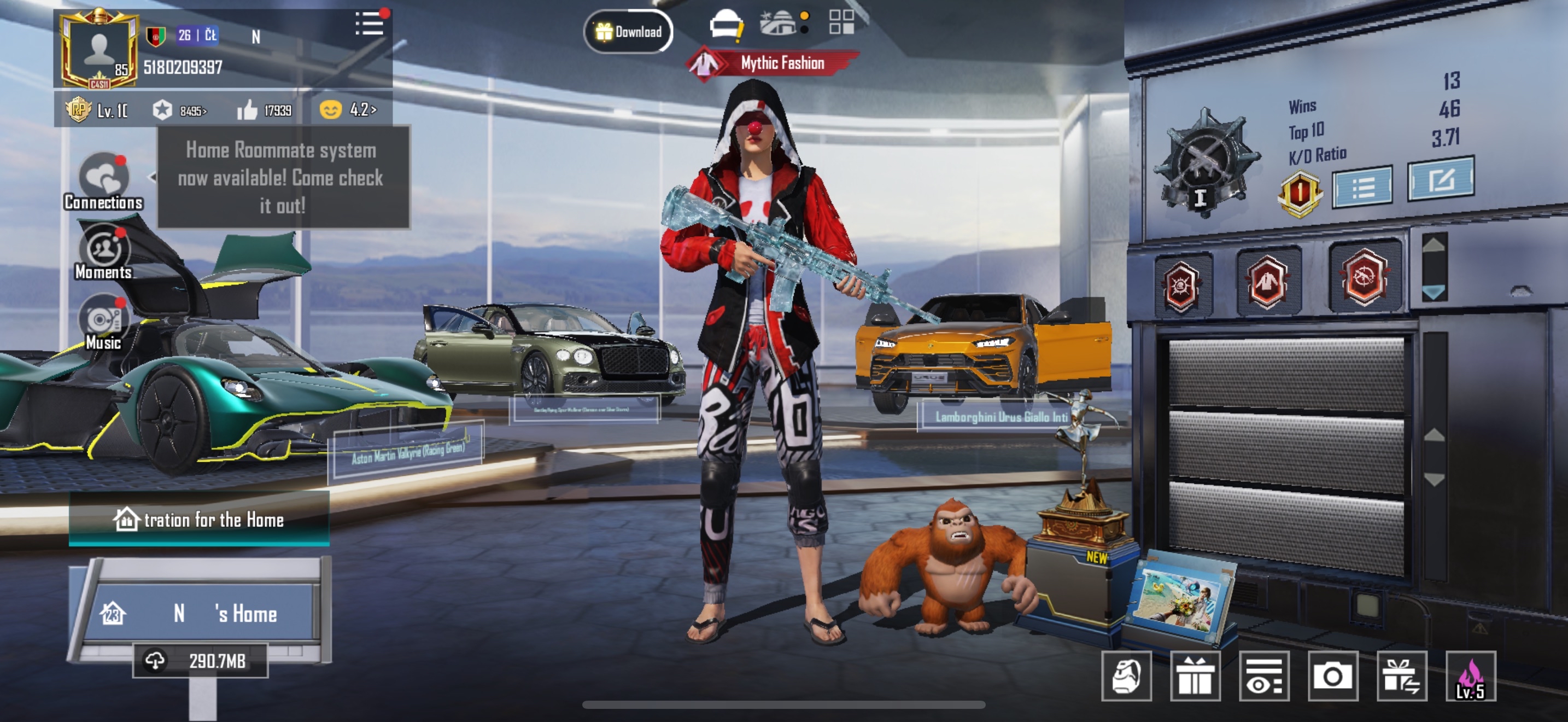
Task: Open the stats list button
Action: pos(1362,187)
